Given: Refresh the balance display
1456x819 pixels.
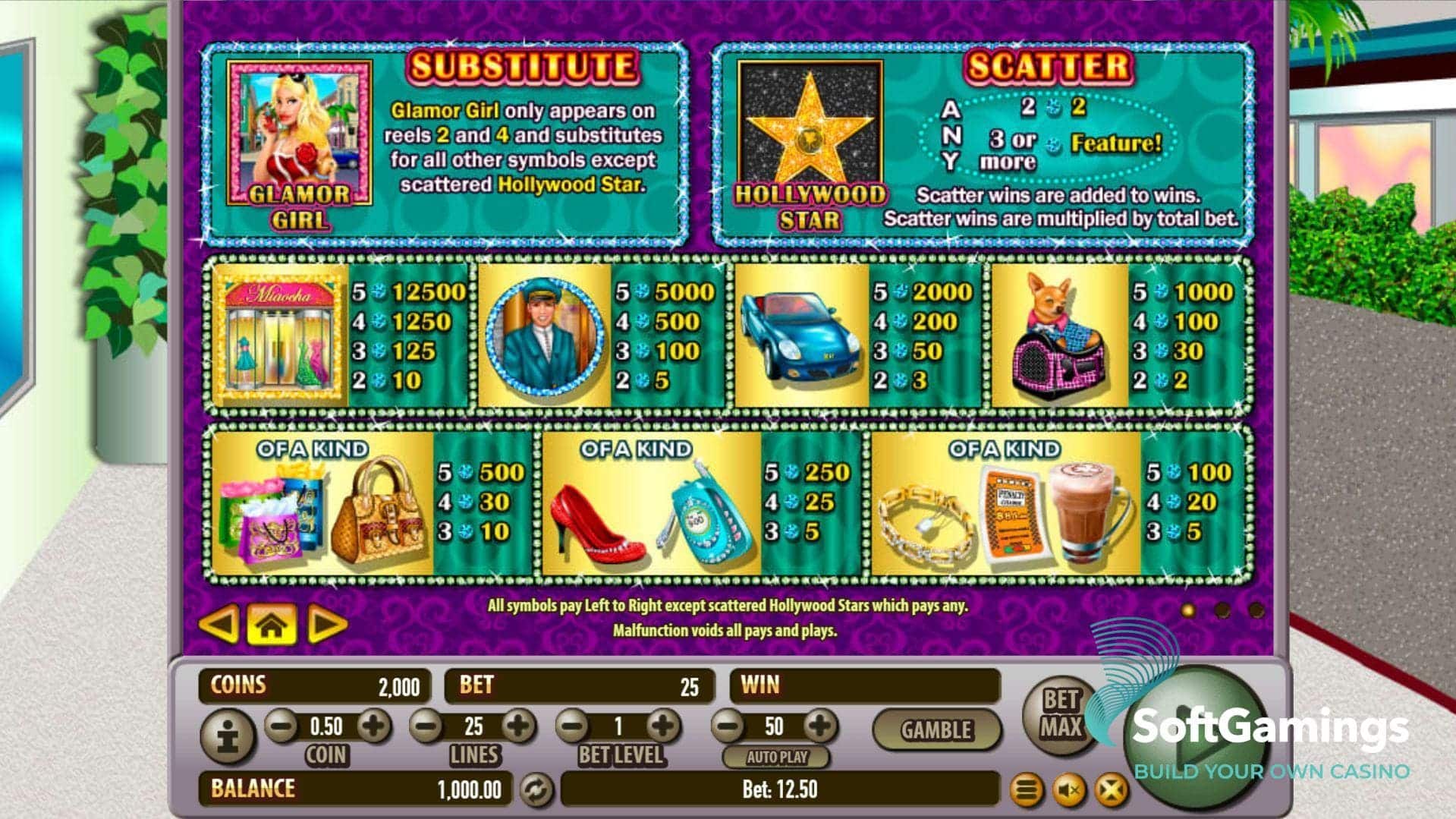Looking at the screenshot, I should 536,789.
